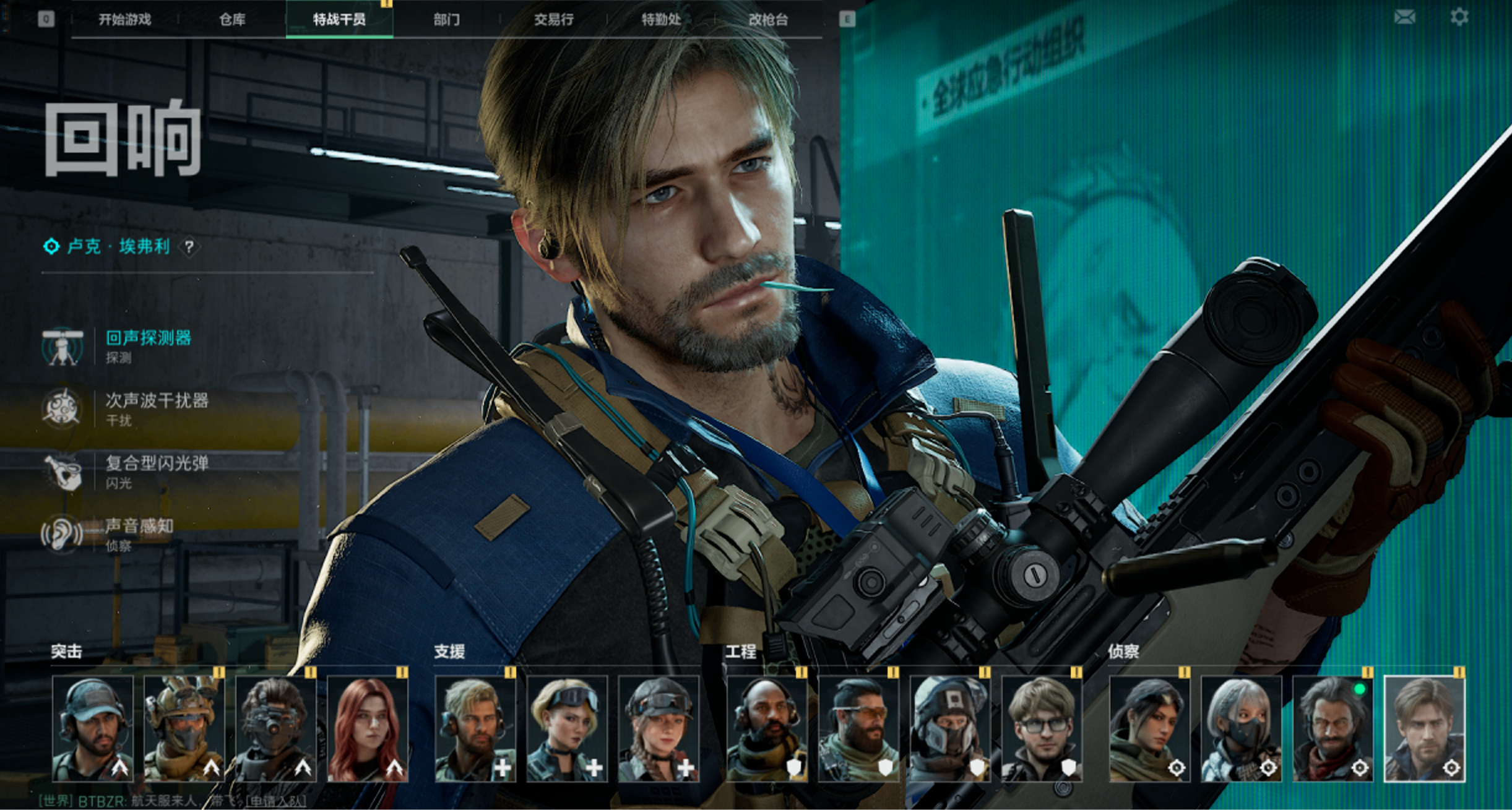Select the bald engineer with headset portrait
This screenshot has width=1512, height=810.
click(767, 729)
